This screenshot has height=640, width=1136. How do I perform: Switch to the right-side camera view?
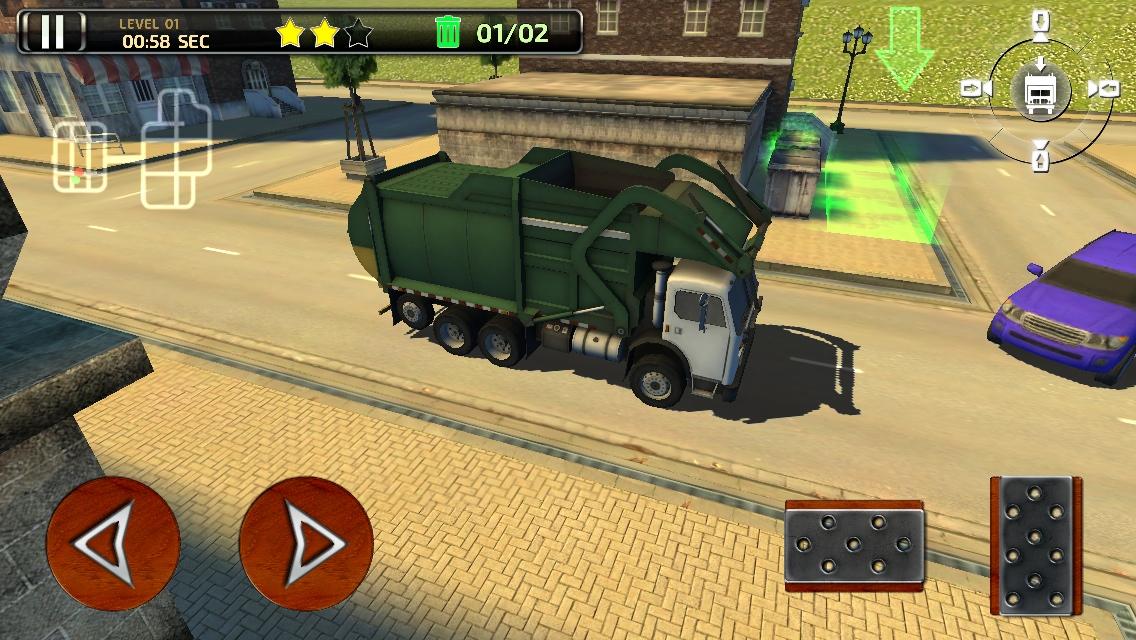coord(1103,90)
